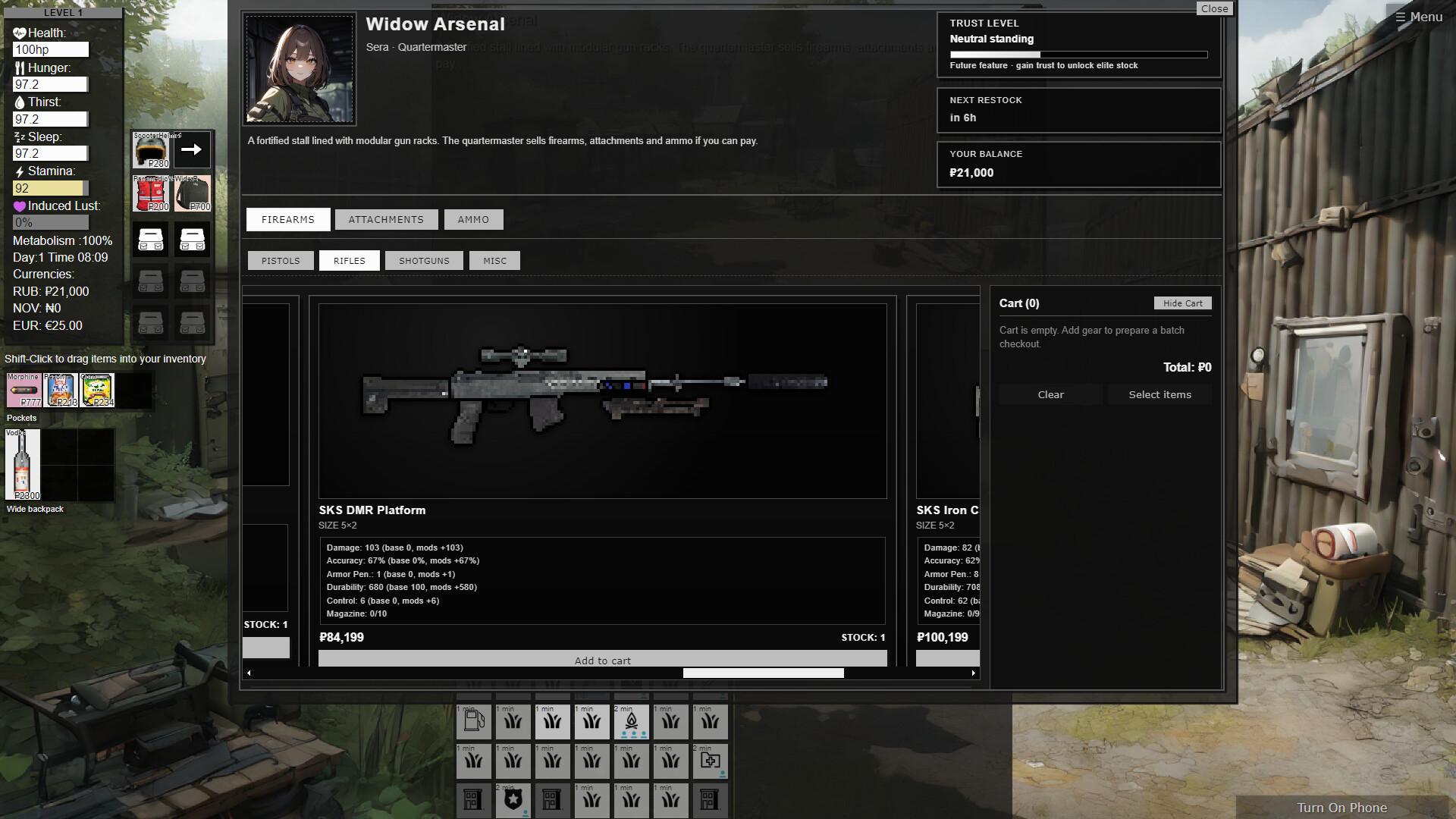The height and width of the screenshot is (819, 1456).
Task: Click the Select items button
Action: (x=1159, y=394)
